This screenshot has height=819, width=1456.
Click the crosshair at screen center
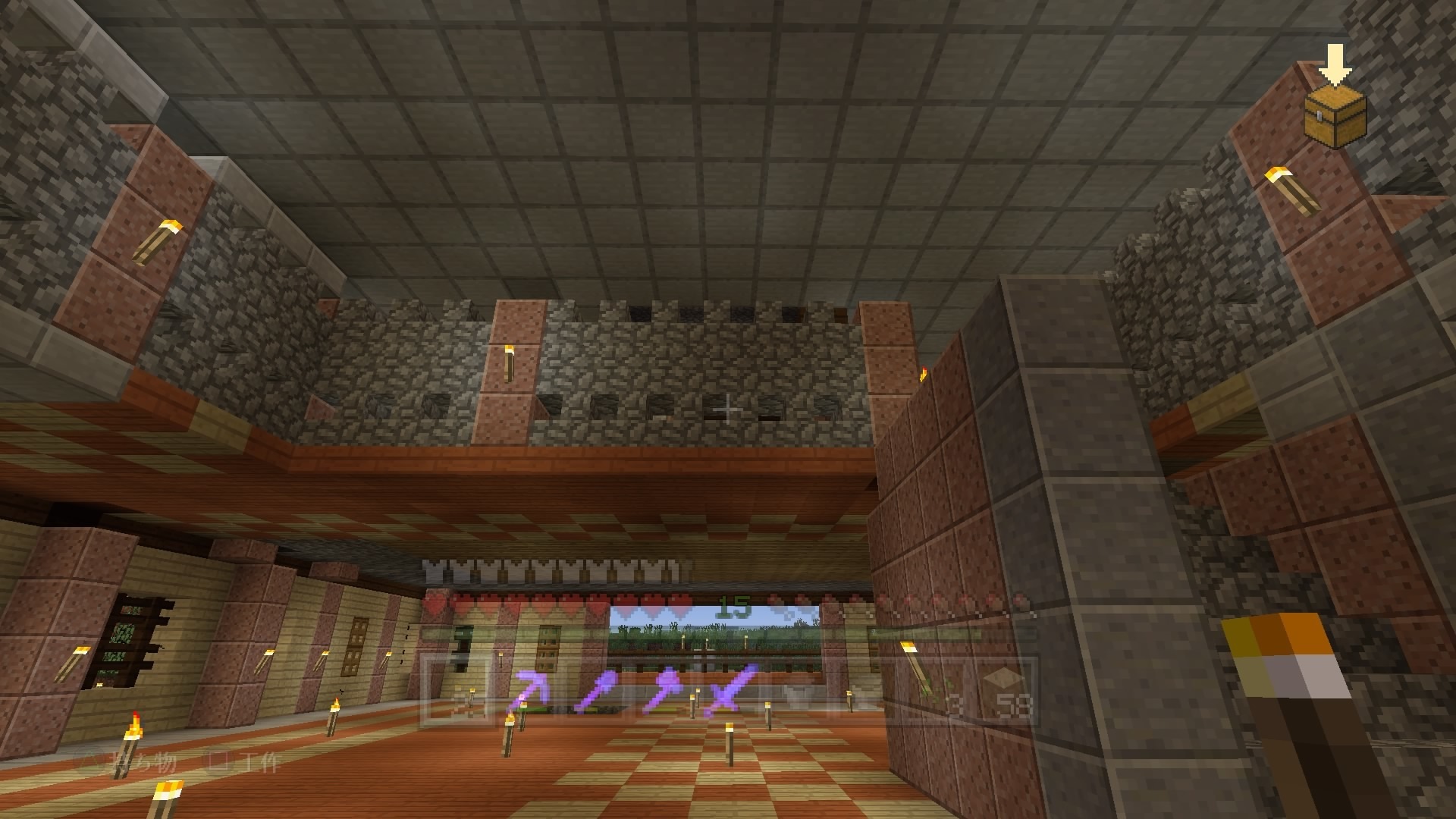click(x=728, y=409)
